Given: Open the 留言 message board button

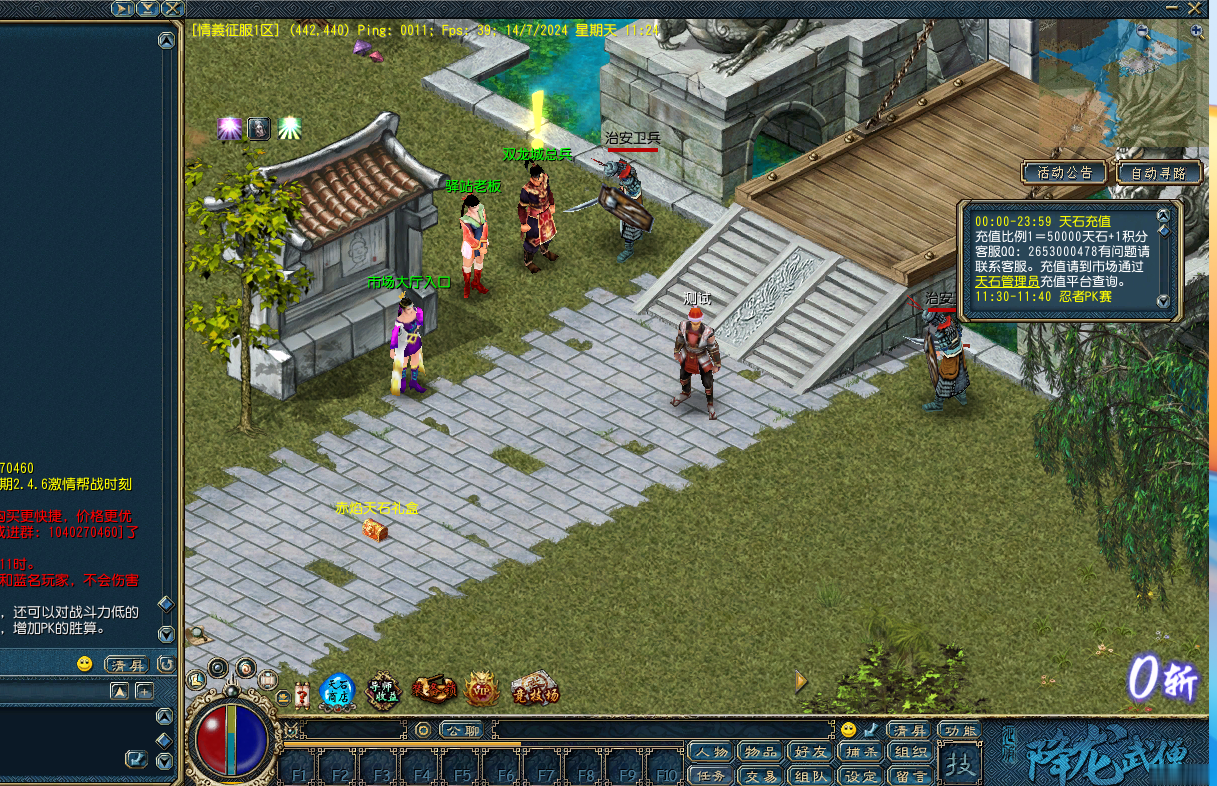Looking at the screenshot, I should 911,775.
